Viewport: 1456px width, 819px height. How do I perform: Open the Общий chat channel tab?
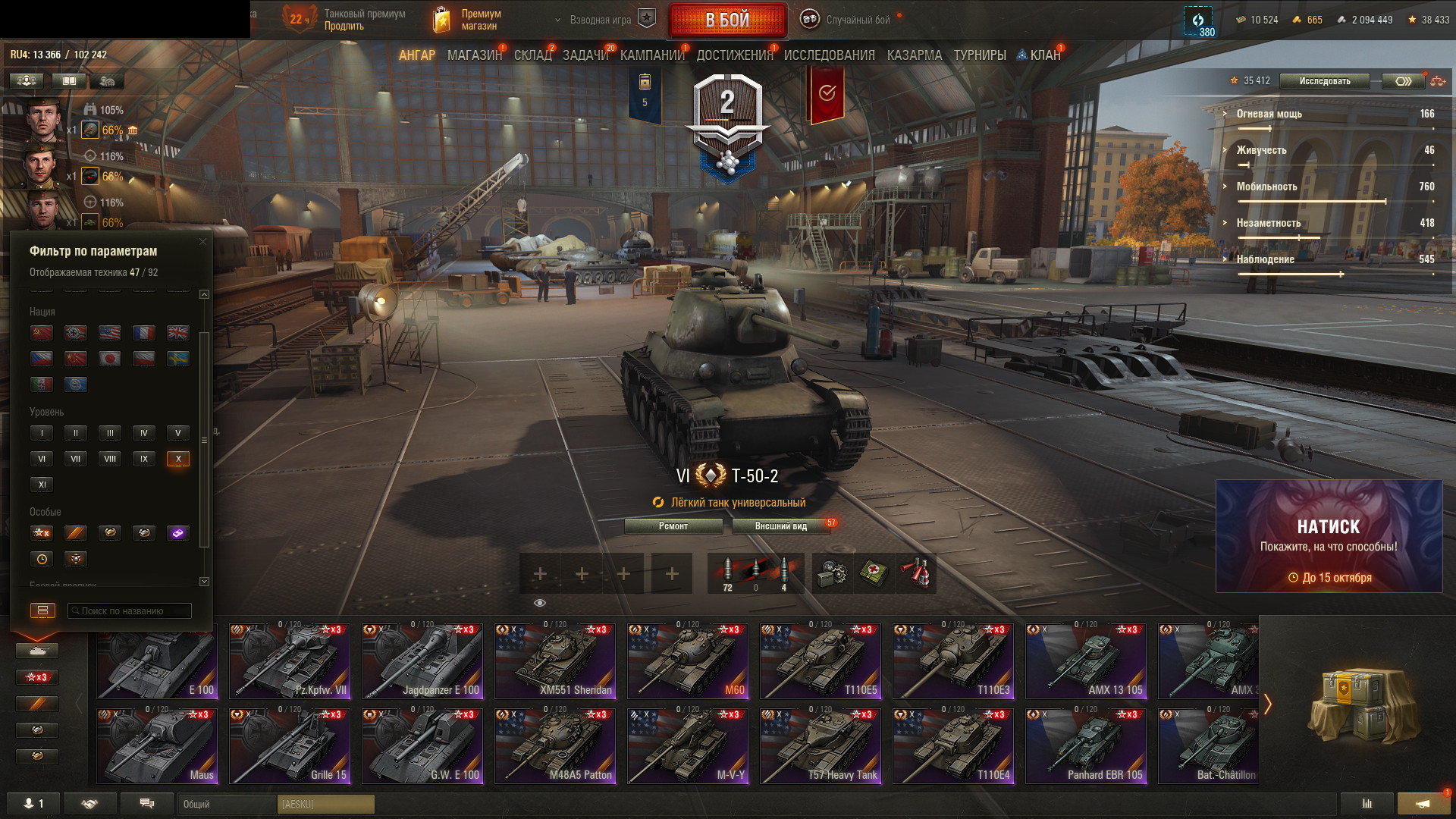(227, 804)
